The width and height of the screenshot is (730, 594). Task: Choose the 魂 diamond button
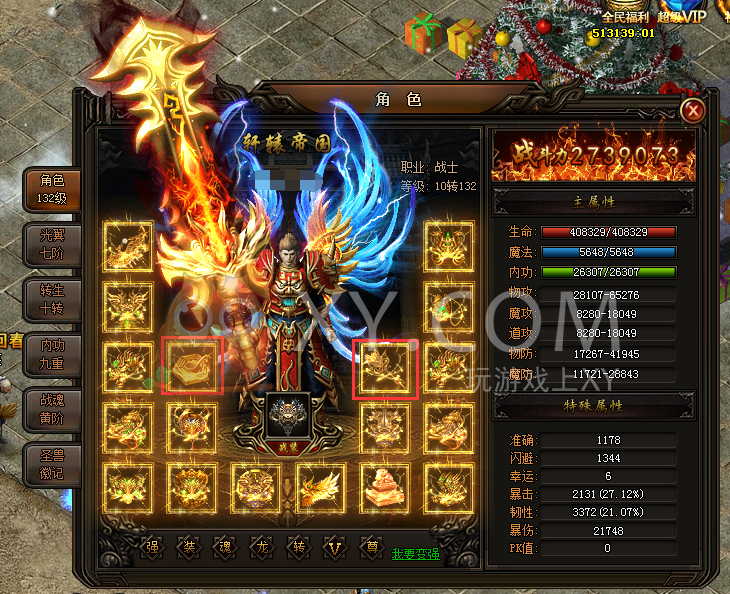(x=225, y=548)
